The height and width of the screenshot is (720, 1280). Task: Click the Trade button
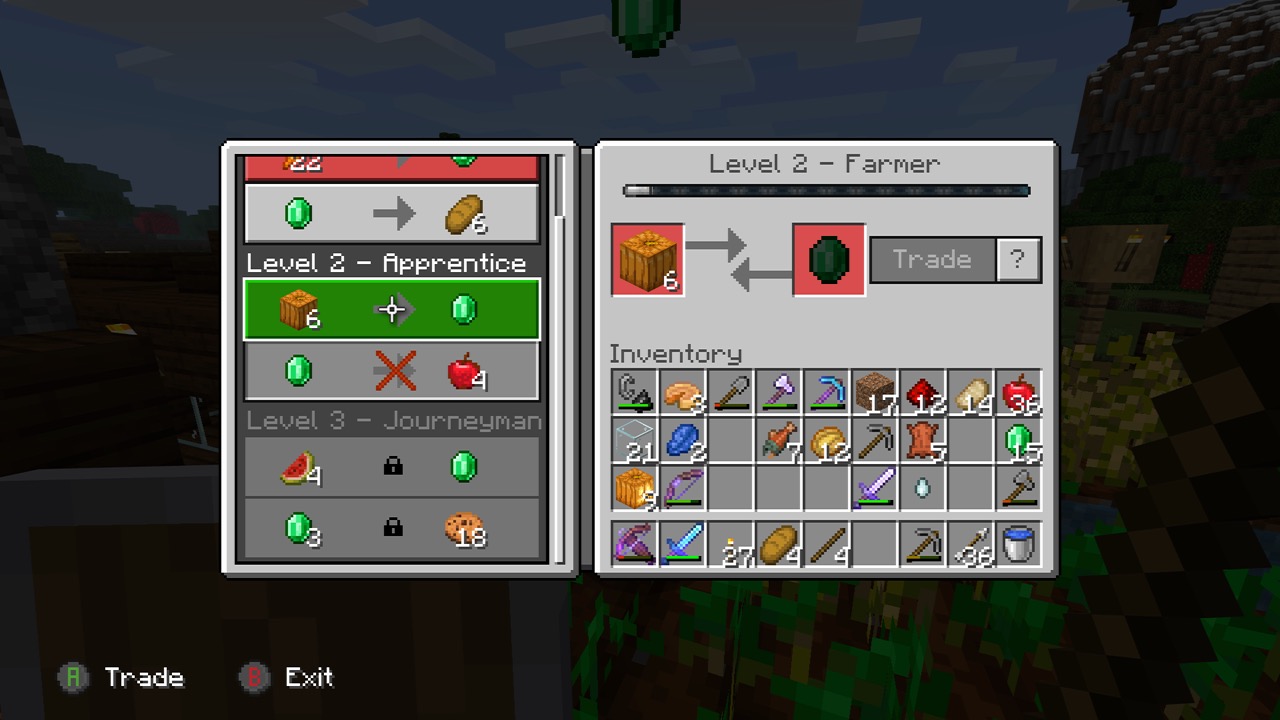932,260
